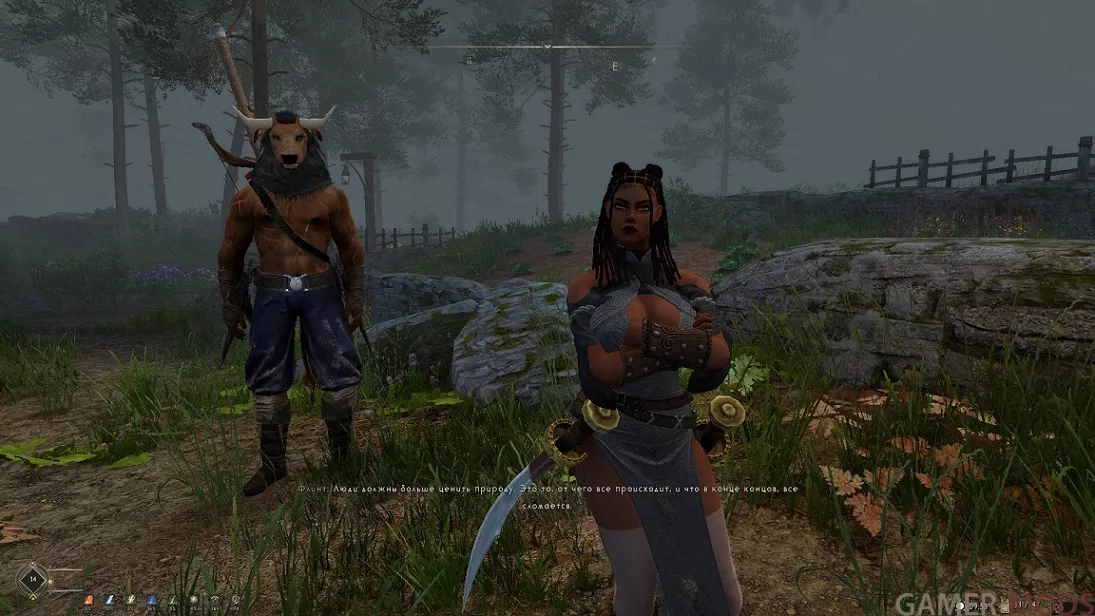Viewport: 1095px width, 616px height.
Task: Click the level 14 diamond badge
Action: click(x=33, y=580)
